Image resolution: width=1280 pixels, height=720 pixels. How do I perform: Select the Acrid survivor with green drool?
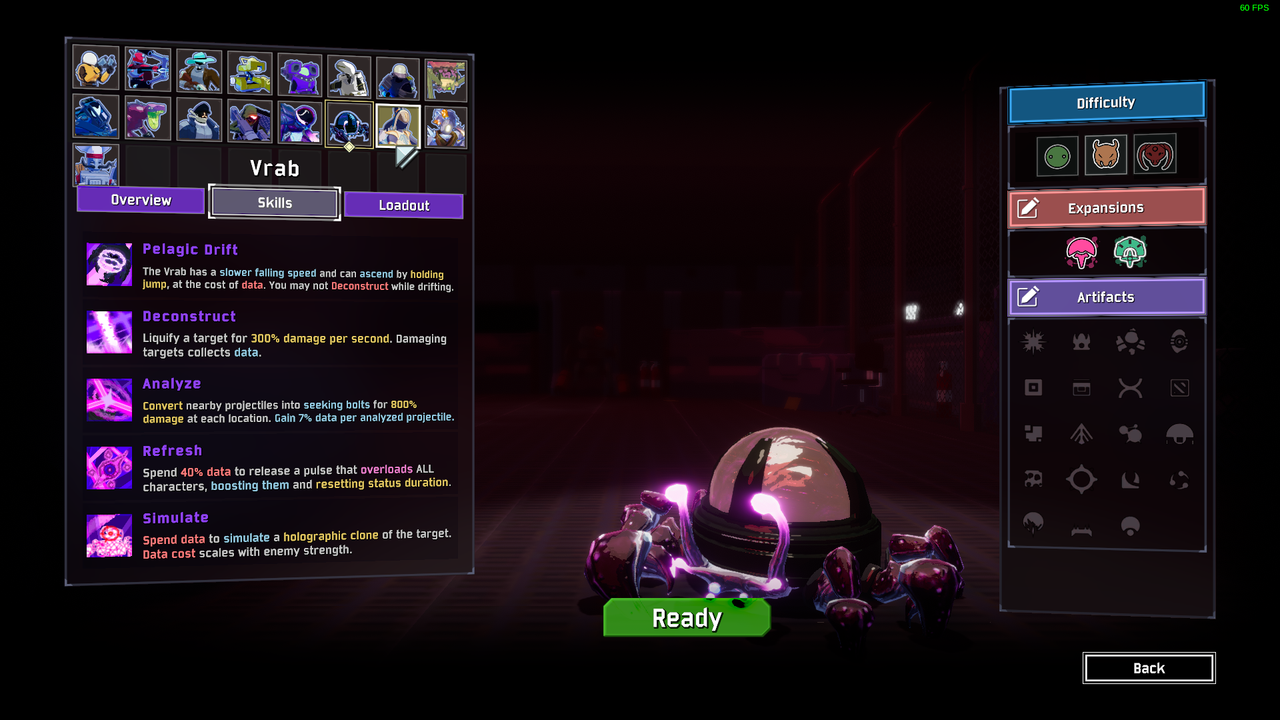(x=147, y=118)
